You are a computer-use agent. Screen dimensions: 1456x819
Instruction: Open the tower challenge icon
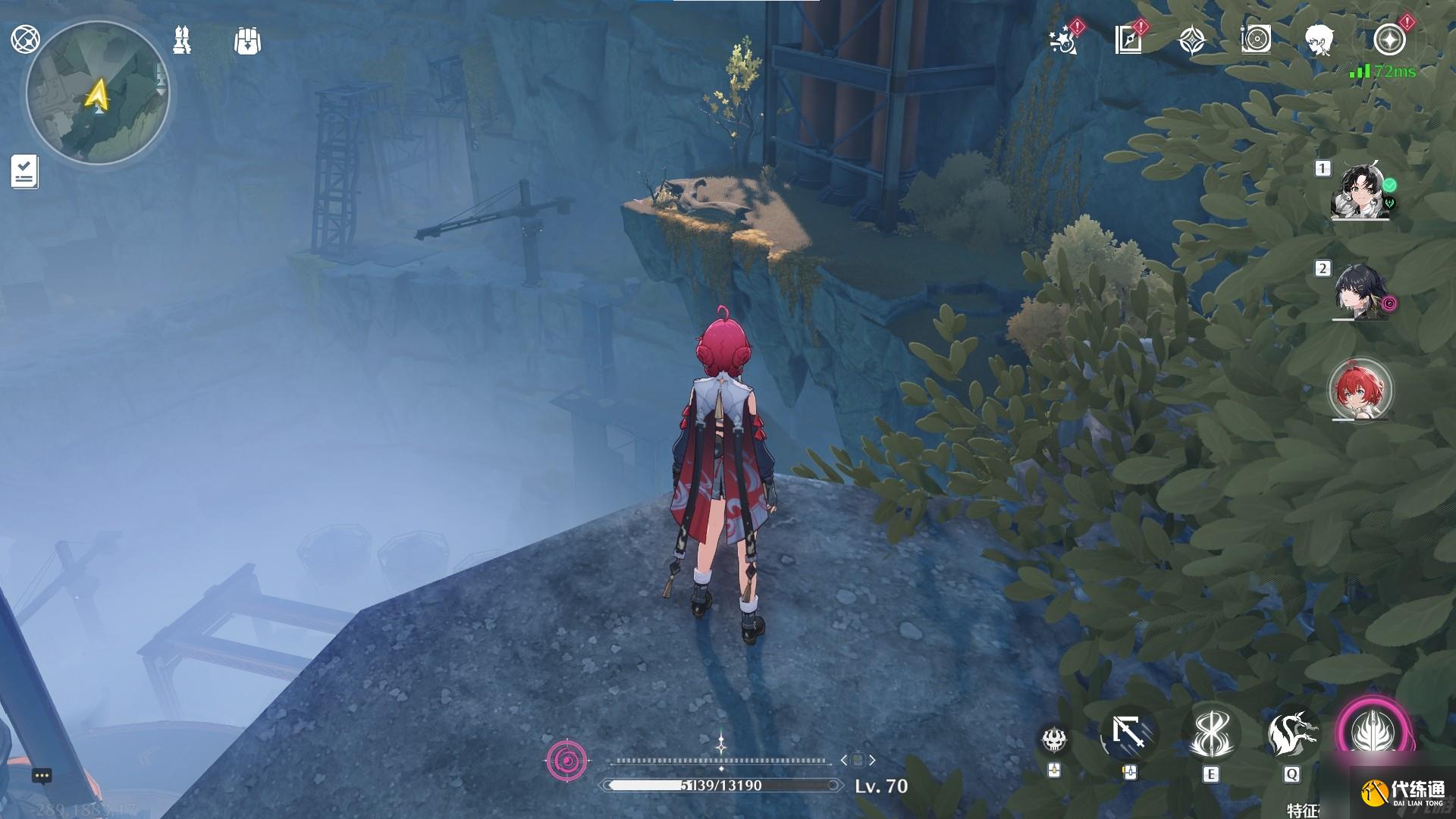pyautogui.click(x=182, y=40)
